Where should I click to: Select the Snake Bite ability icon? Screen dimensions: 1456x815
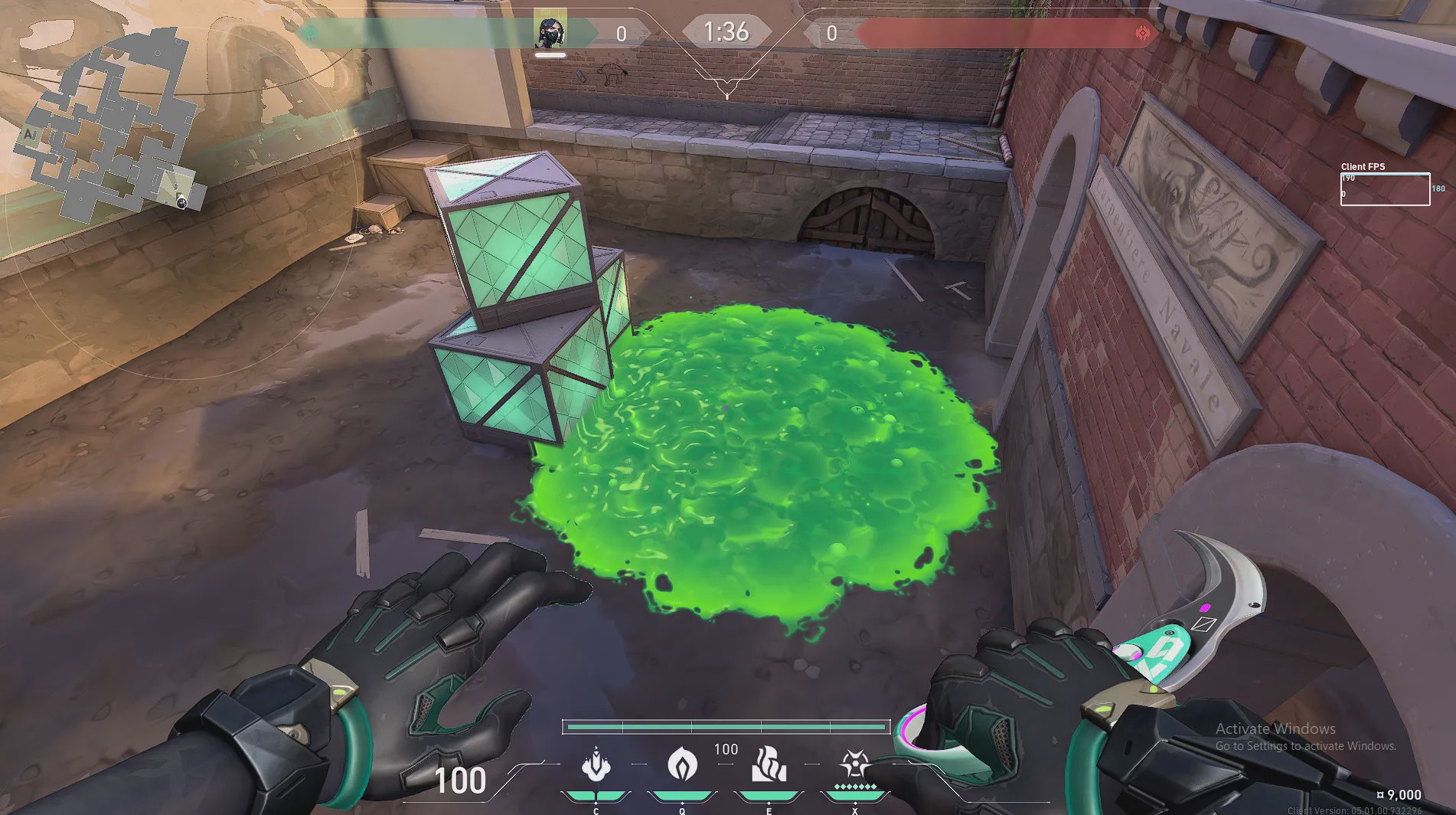[x=596, y=765]
